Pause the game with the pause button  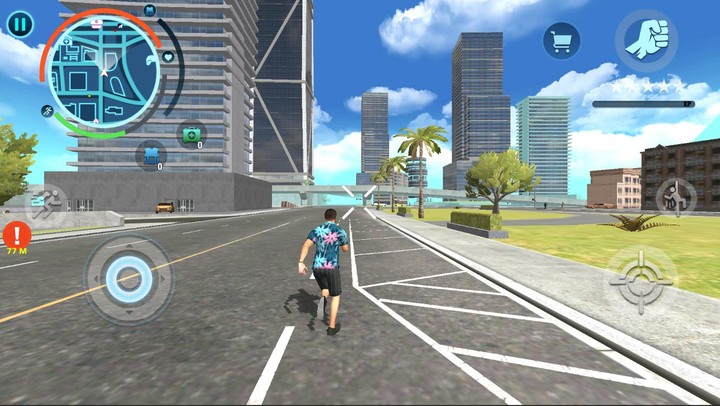[x=19, y=22]
